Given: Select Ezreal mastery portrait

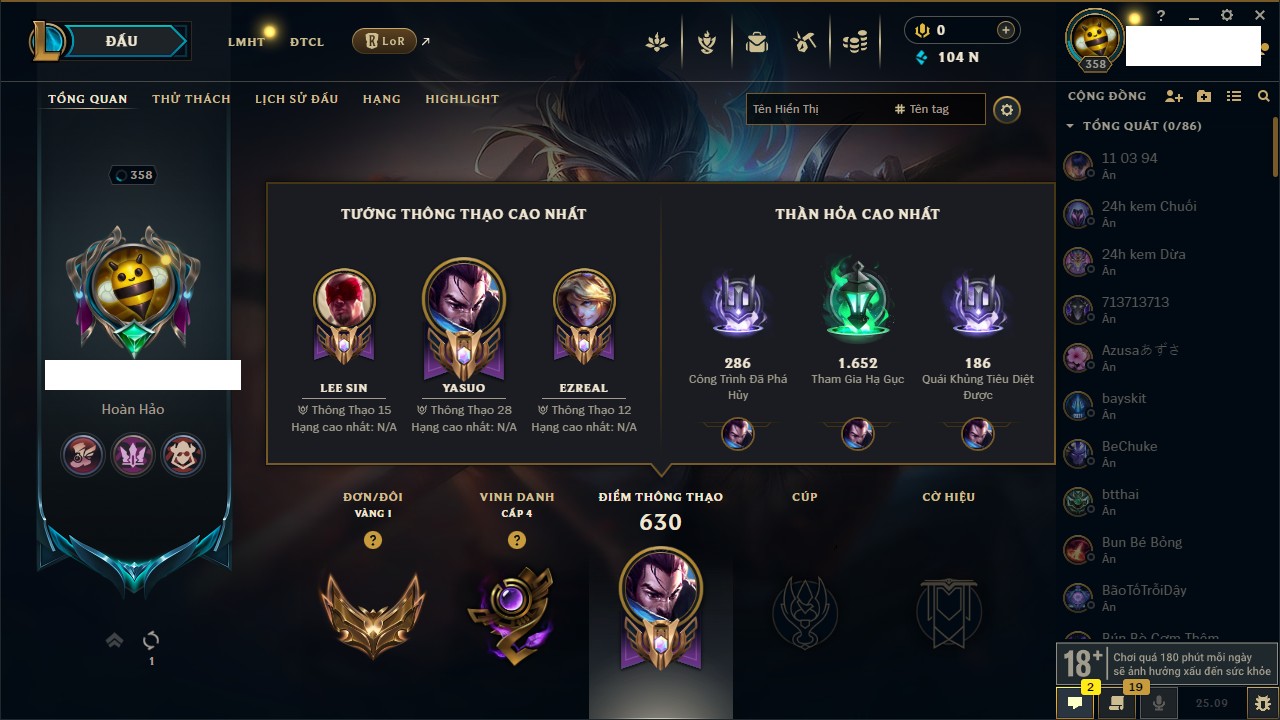Looking at the screenshot, I should [584, 302].
